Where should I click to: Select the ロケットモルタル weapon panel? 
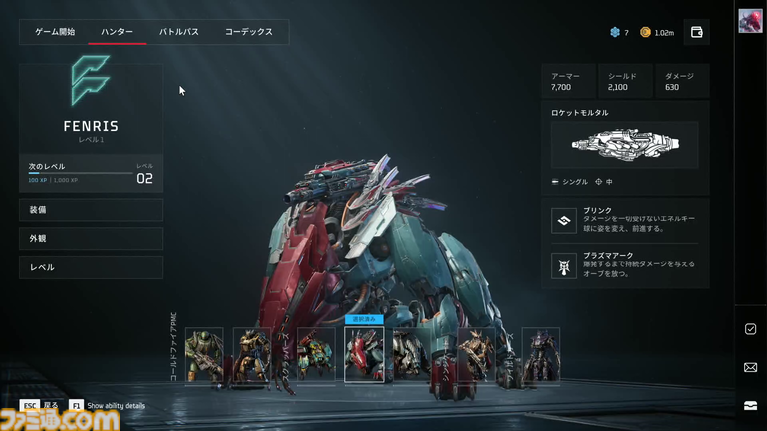point(625,145)
